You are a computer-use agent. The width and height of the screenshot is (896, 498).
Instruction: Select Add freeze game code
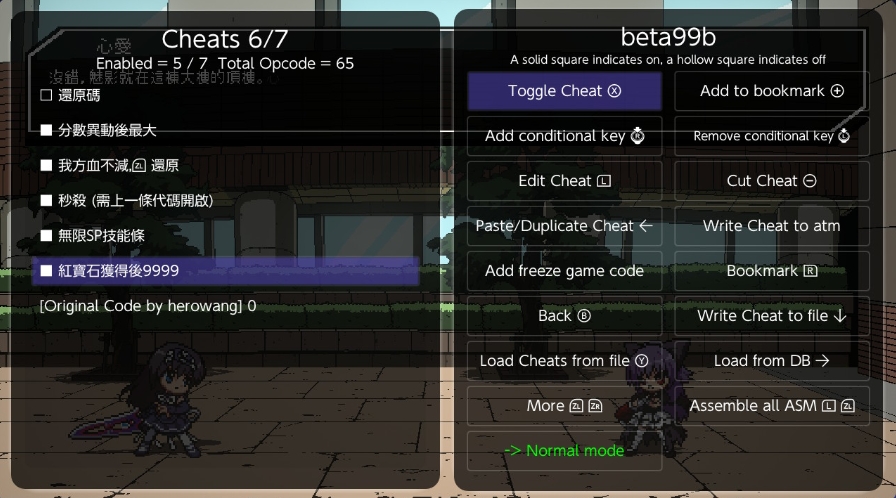[564, 271]
